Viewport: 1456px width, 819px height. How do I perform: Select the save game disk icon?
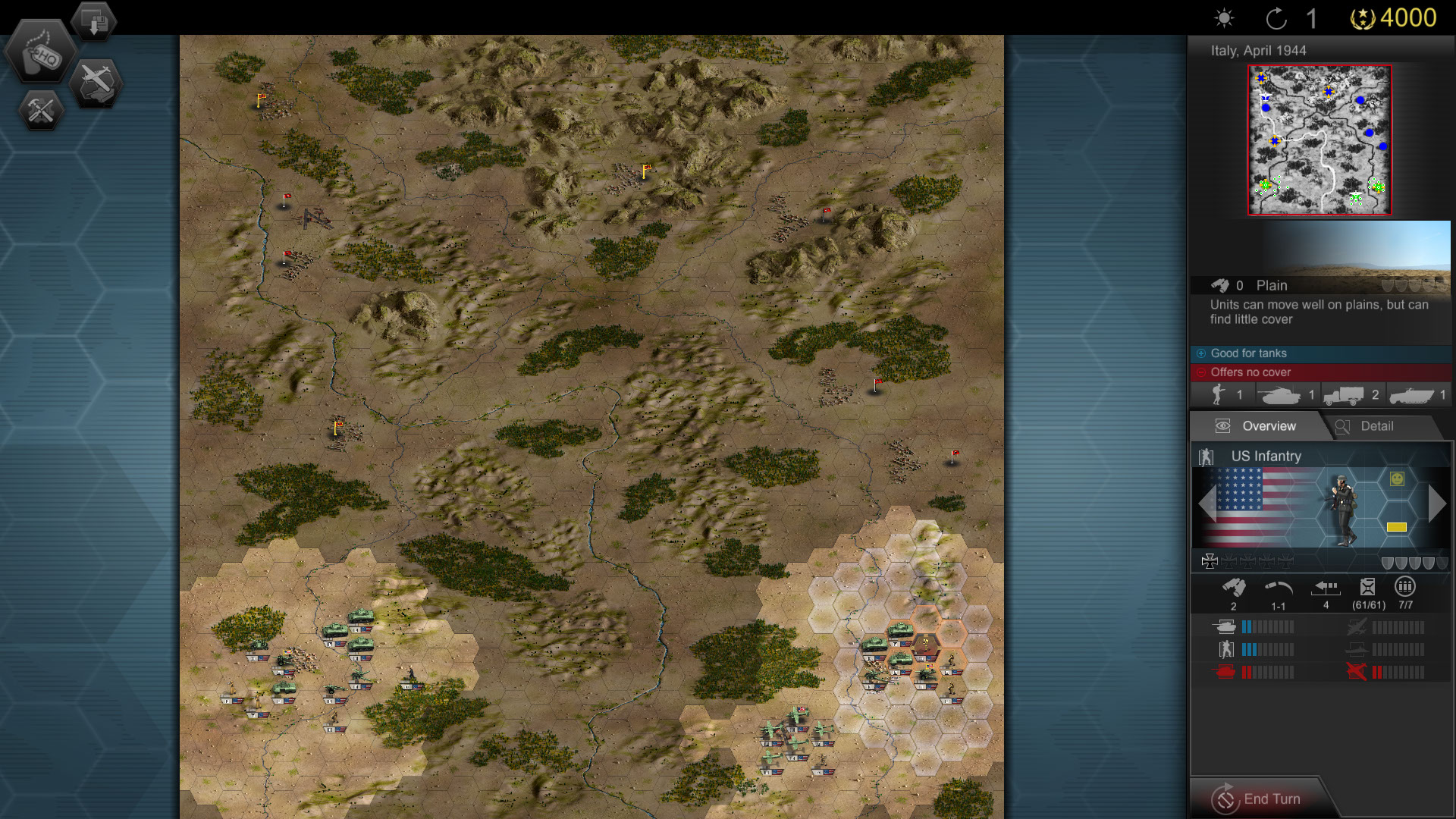(93, 20)
